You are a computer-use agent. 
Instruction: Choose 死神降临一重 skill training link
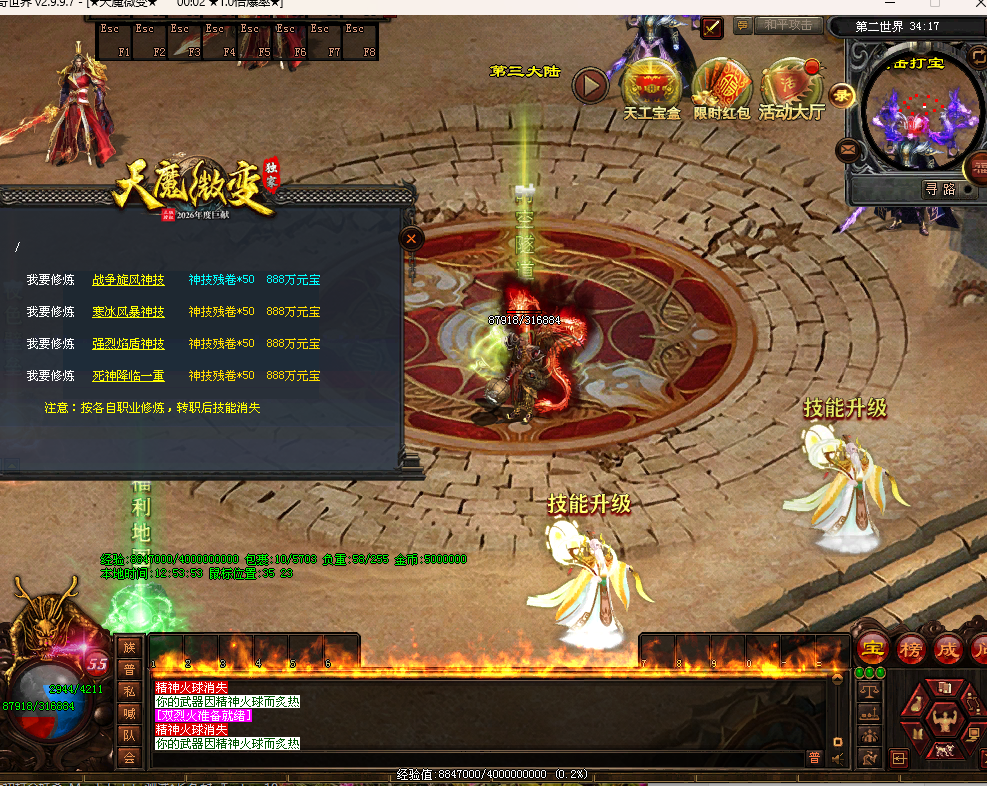click(x=128, y=376)
